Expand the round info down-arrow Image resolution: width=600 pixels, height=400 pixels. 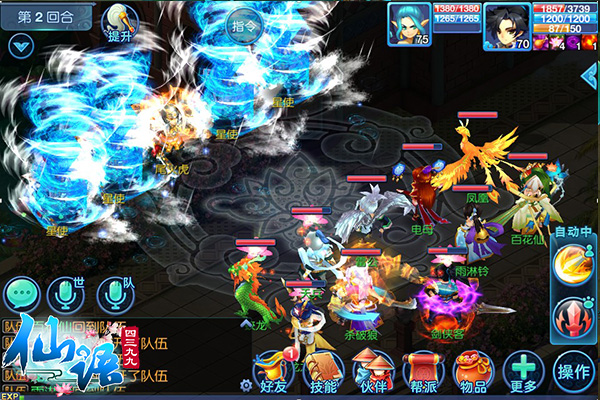click(19, 45)
